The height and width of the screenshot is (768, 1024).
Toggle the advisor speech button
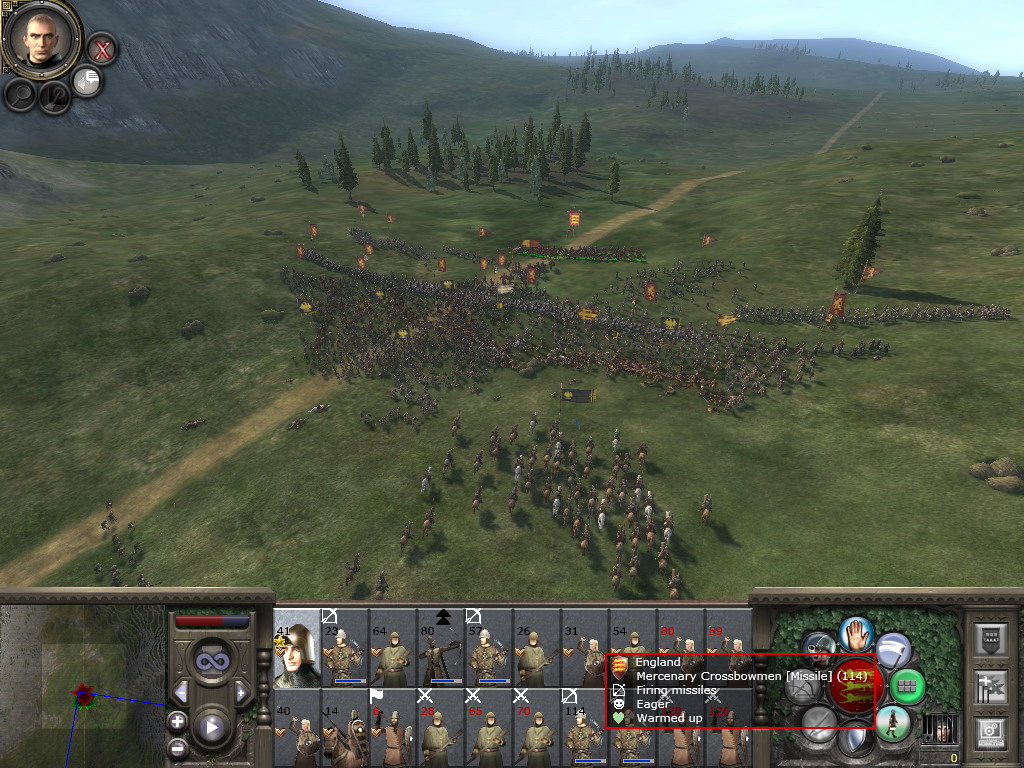pos(88,81)
